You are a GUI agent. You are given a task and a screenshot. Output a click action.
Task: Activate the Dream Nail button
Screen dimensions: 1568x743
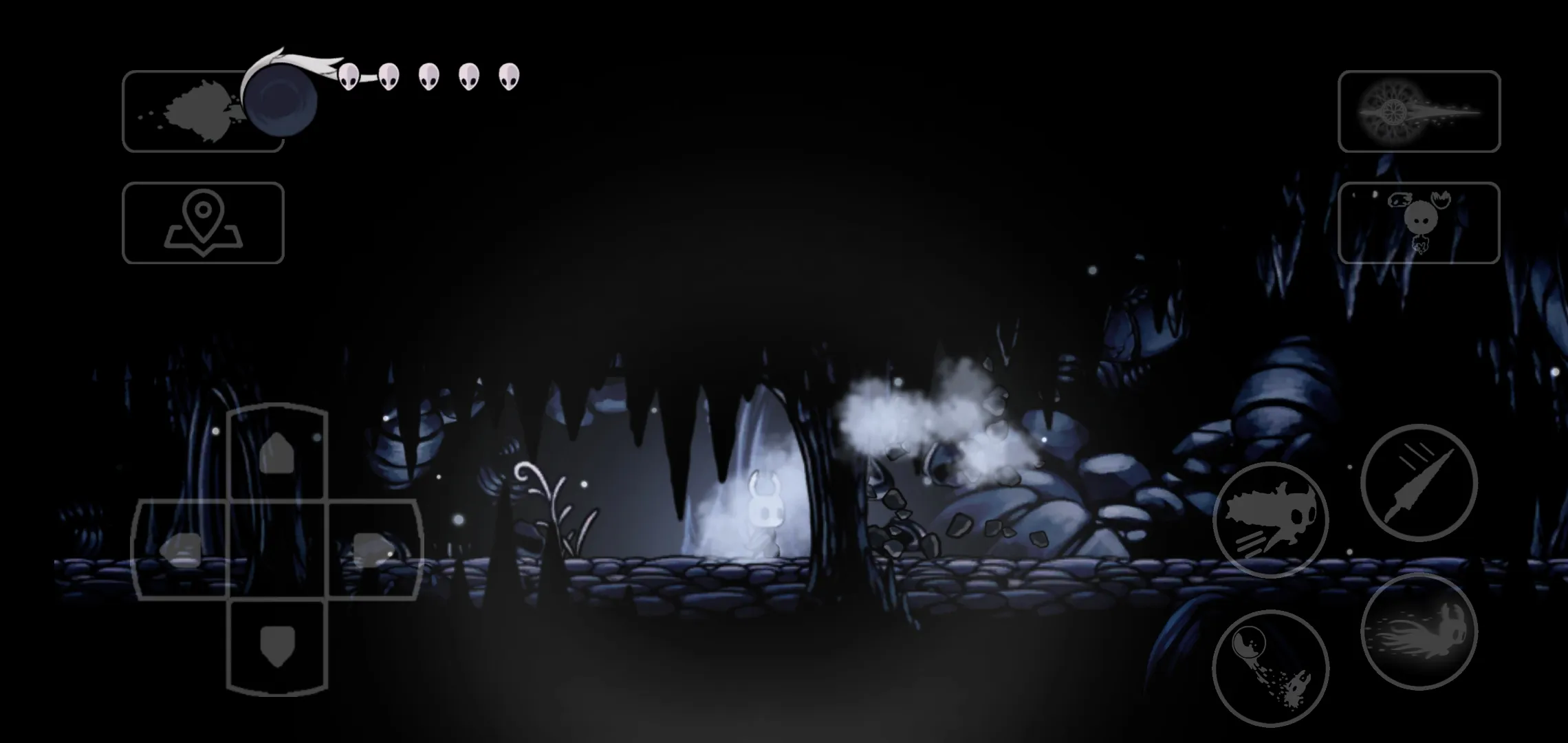tap(1419, 111)
